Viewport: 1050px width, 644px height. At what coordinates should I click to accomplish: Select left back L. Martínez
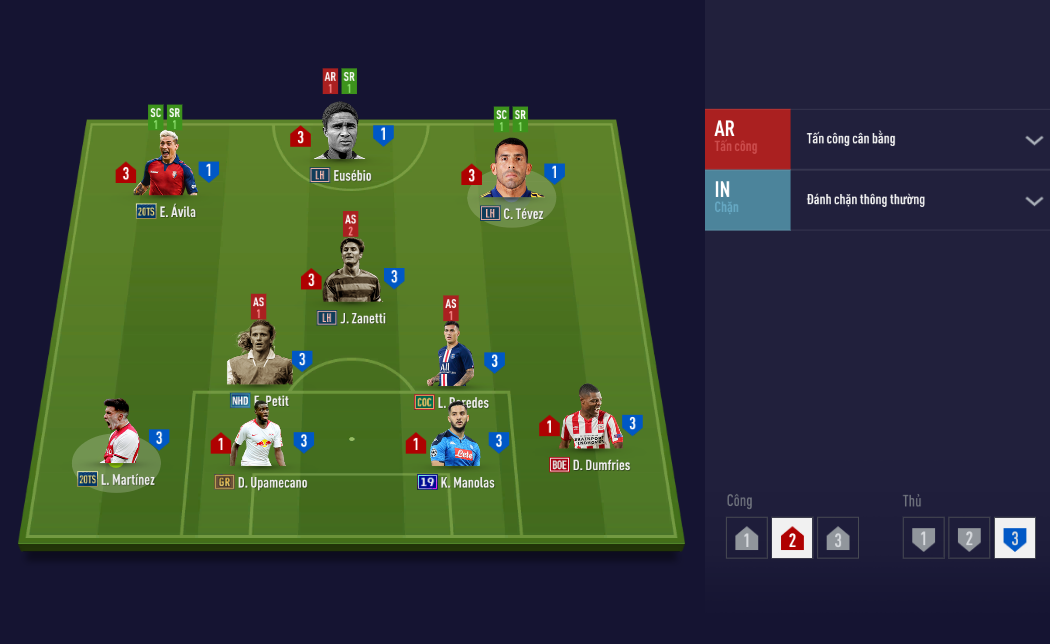pyautogui.click(x=119, y=434)
